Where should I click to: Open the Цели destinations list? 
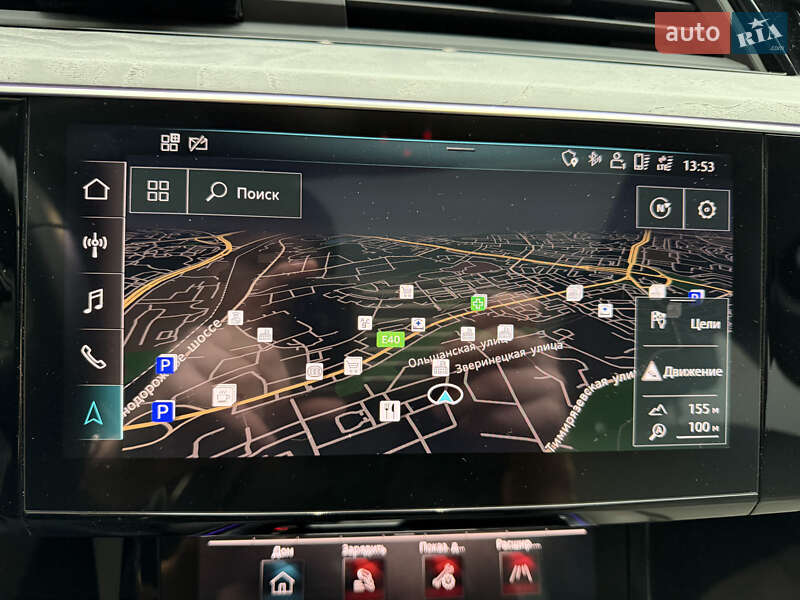coord(682,322)
